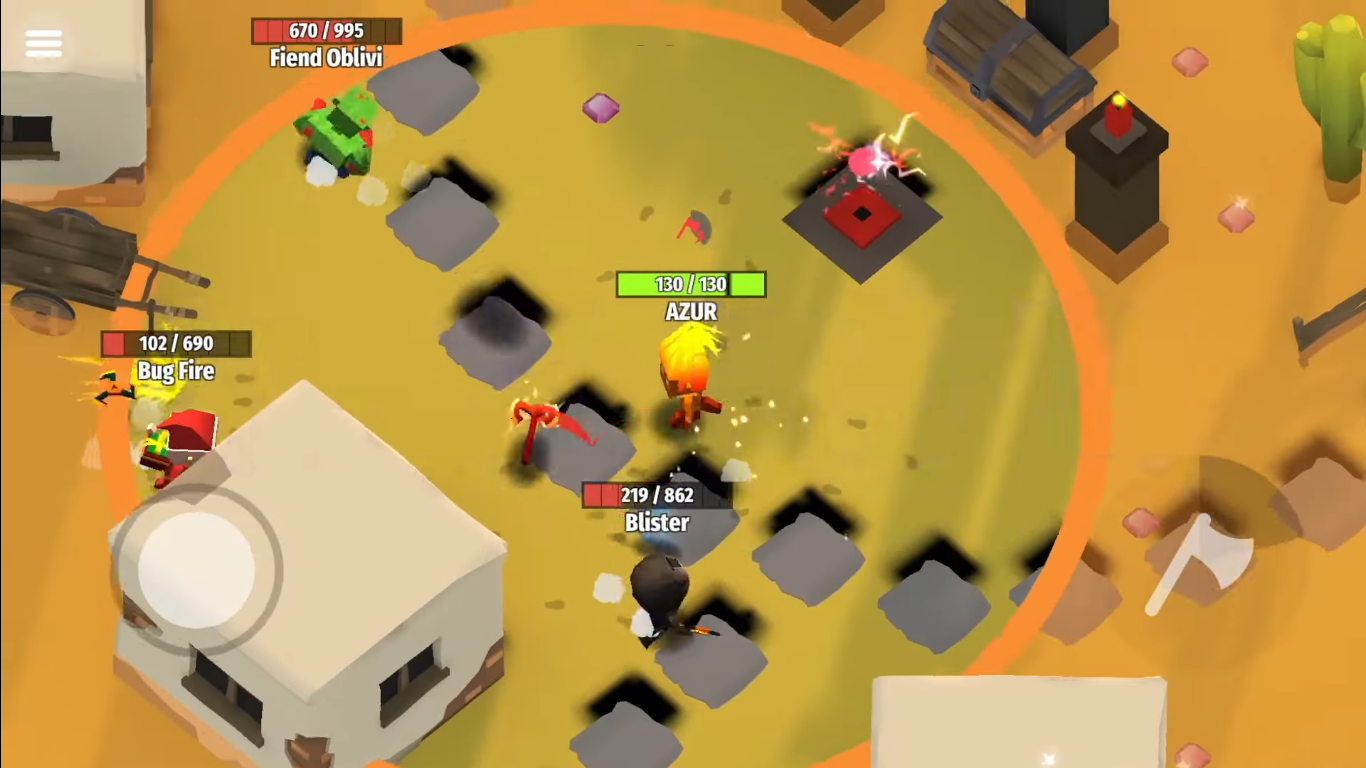Screen dimensions: 1366x768
Task: Tap the virtual joystick control
Action: pos(195,570)
